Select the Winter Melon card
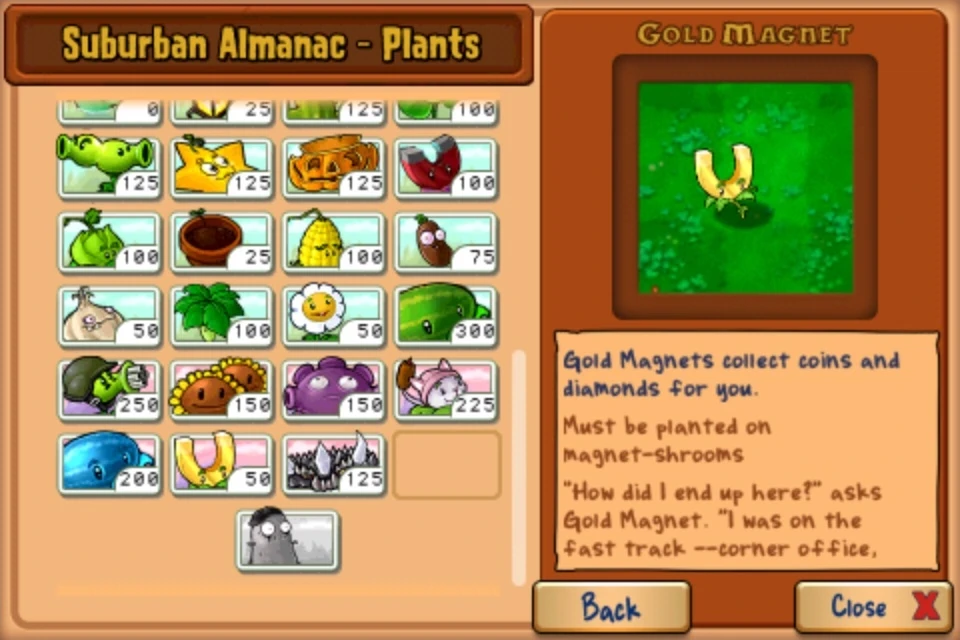 pos(109,464)
